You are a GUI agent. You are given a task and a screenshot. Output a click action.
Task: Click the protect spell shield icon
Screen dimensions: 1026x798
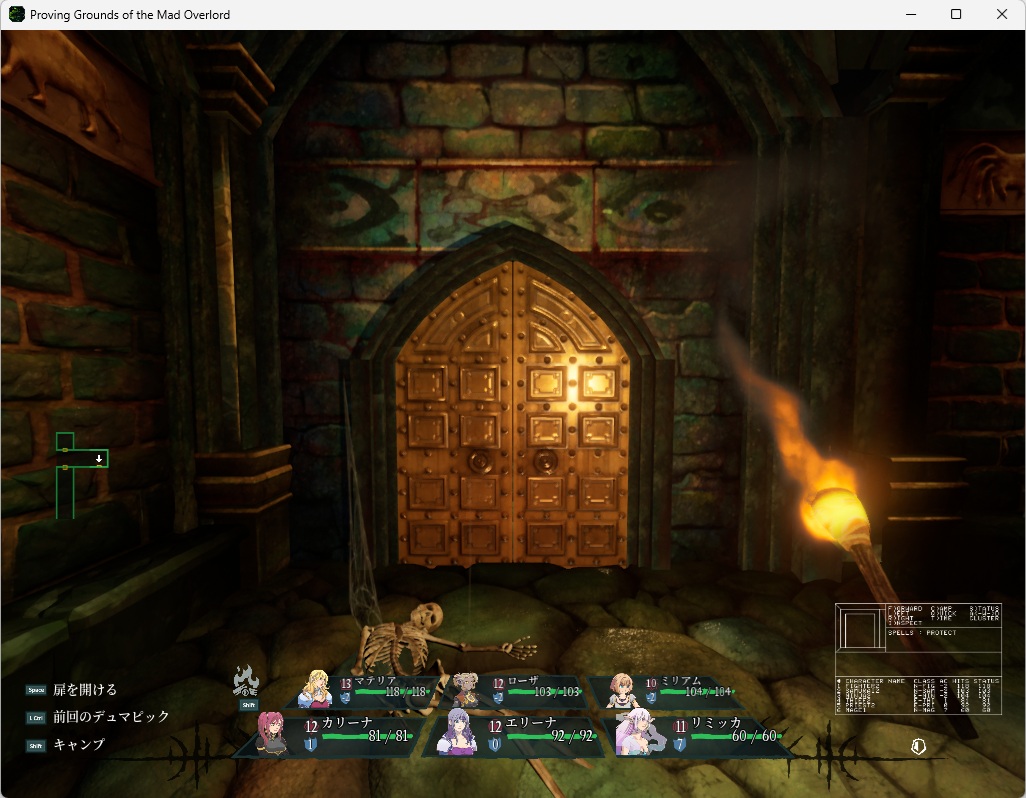[x=918, y=745]
